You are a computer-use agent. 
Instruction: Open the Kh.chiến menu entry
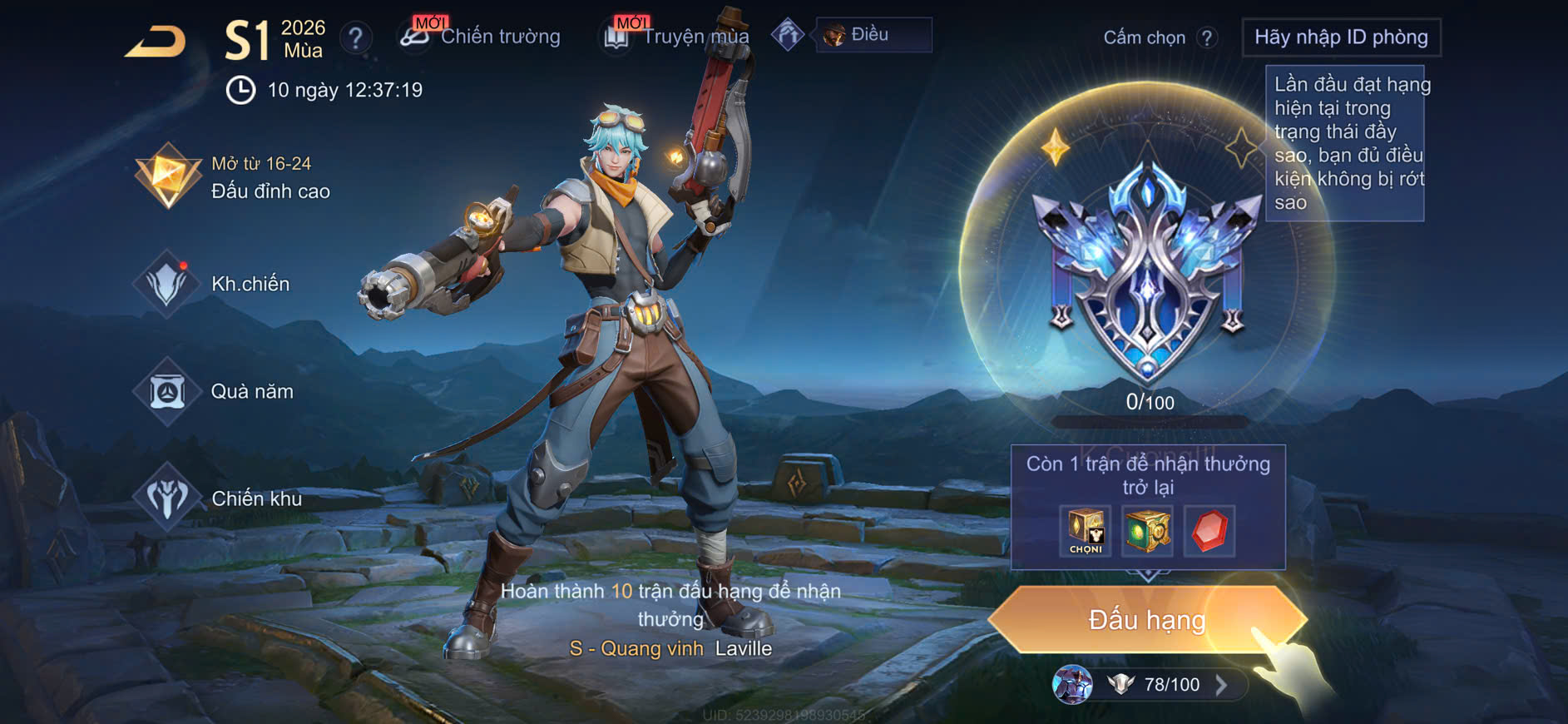point(215,284)
